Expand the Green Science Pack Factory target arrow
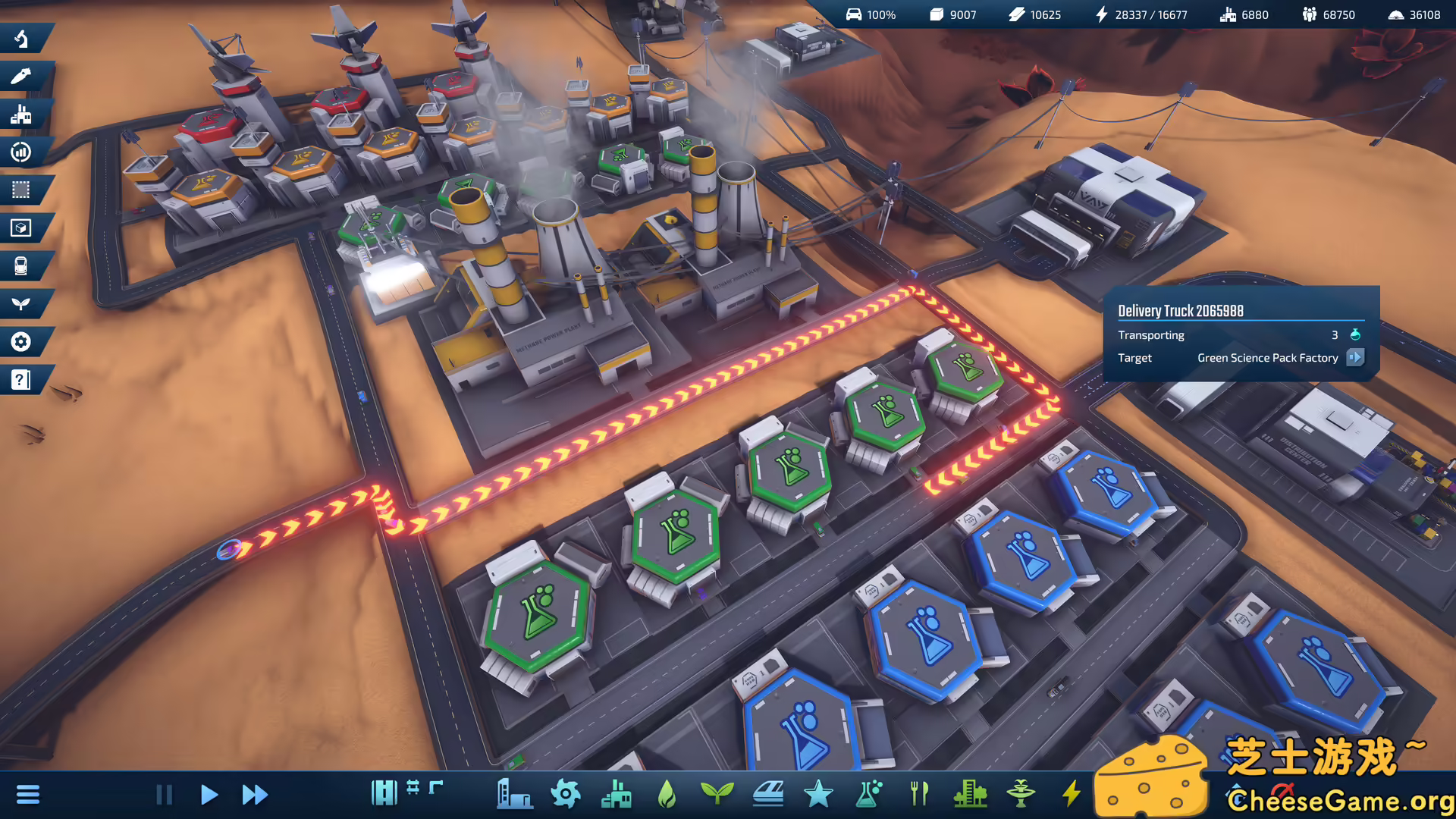 [1356, 358]
